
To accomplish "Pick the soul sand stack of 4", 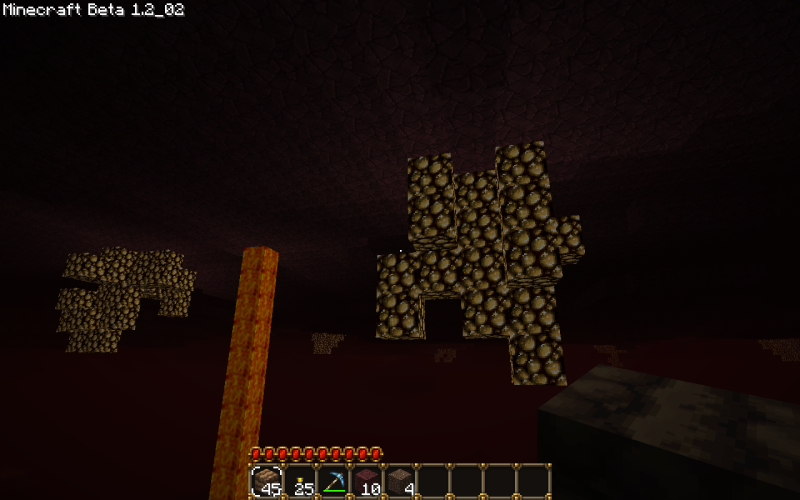I will click(400, 481).
